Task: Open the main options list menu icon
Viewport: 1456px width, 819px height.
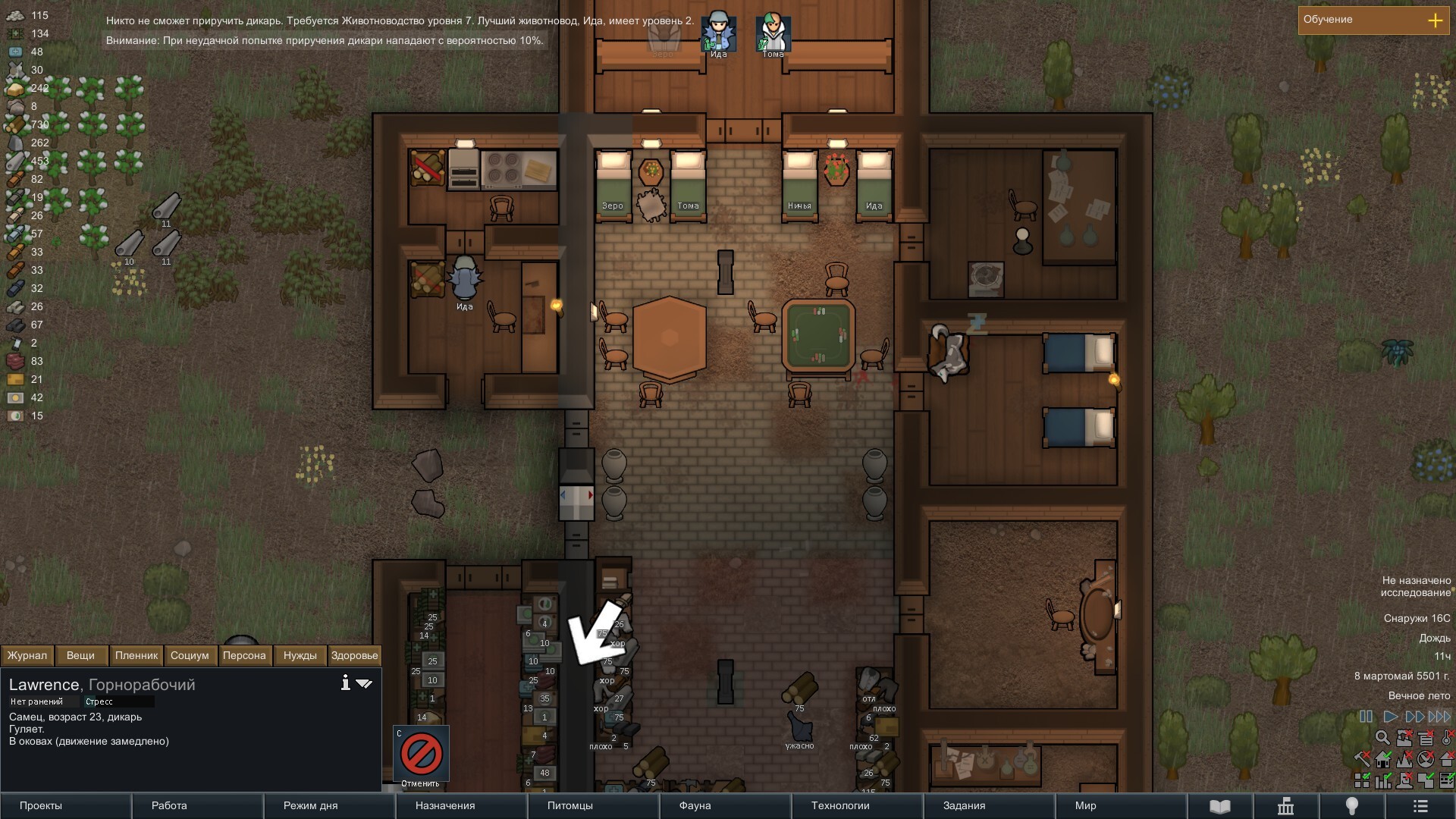Action: (1420, 806)
